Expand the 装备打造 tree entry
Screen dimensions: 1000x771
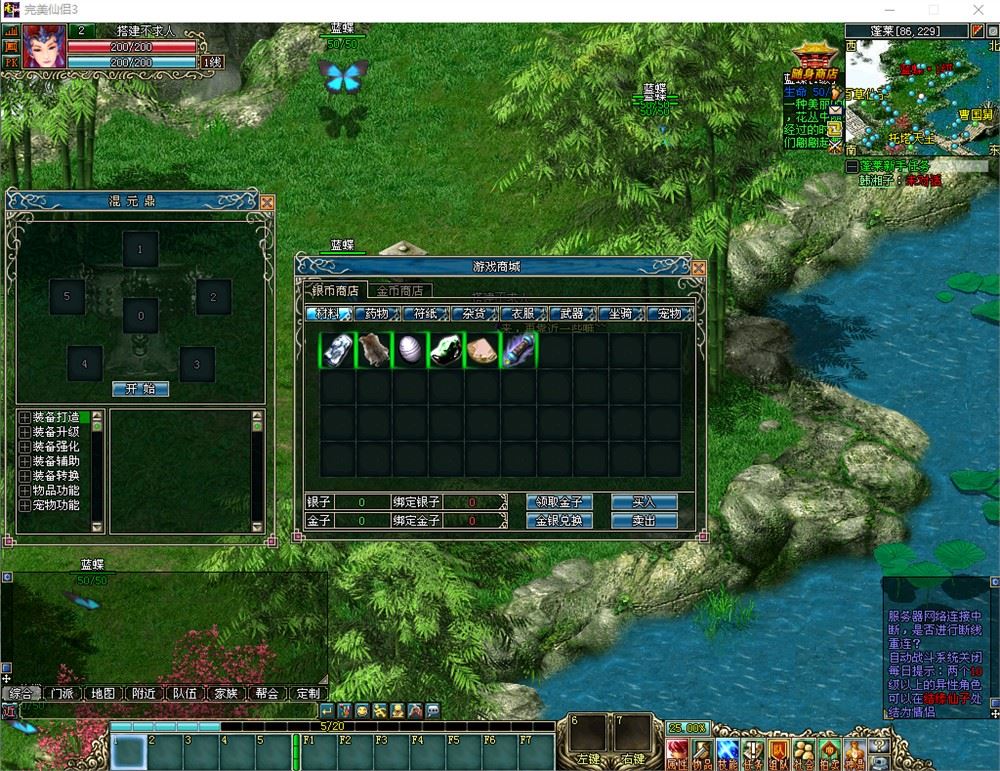pyautogui.click(x=24, y=417)
